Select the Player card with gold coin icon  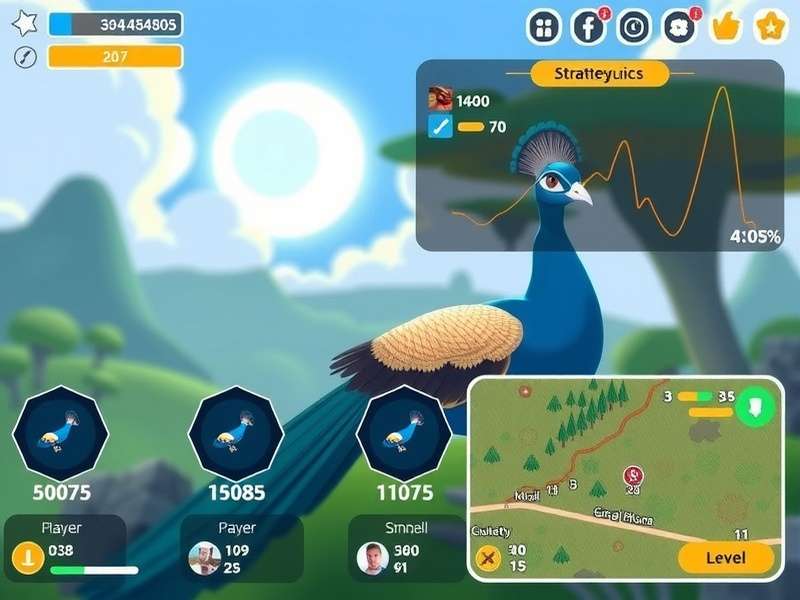click(x=66, y=548)
